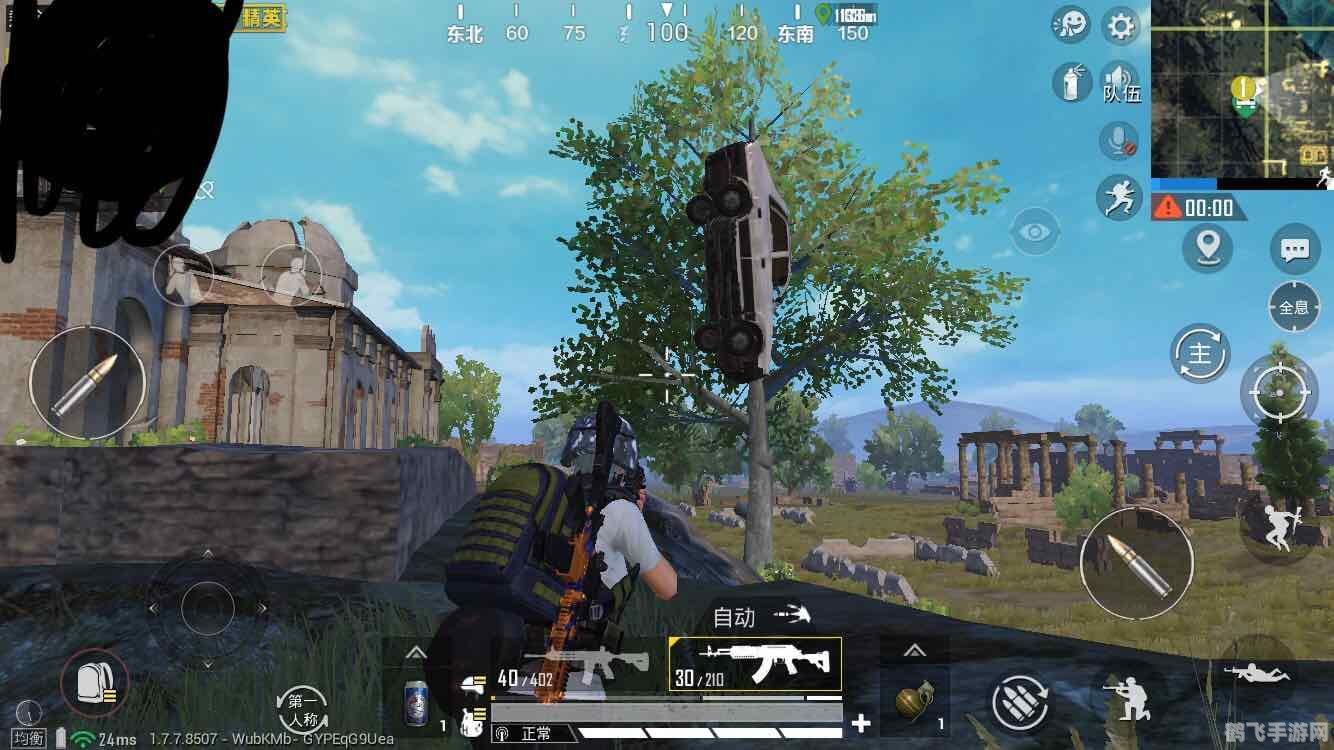Image resolution: width=1334 pixels, height=750 pixels.
Task: Toggle the team voice speaker
Action: pos(1120,82)
